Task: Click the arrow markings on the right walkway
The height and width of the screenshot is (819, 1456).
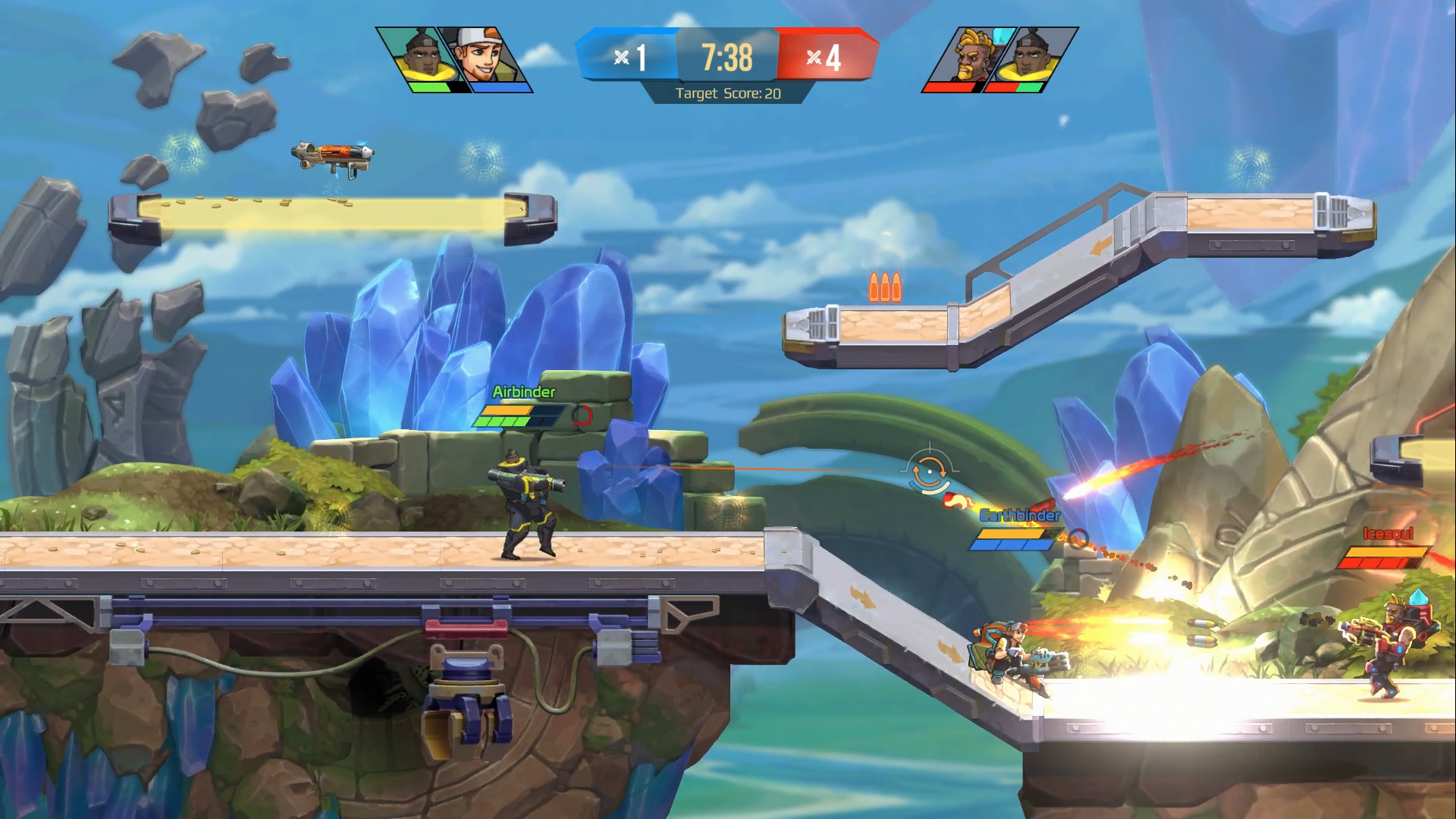Action: 861,596
